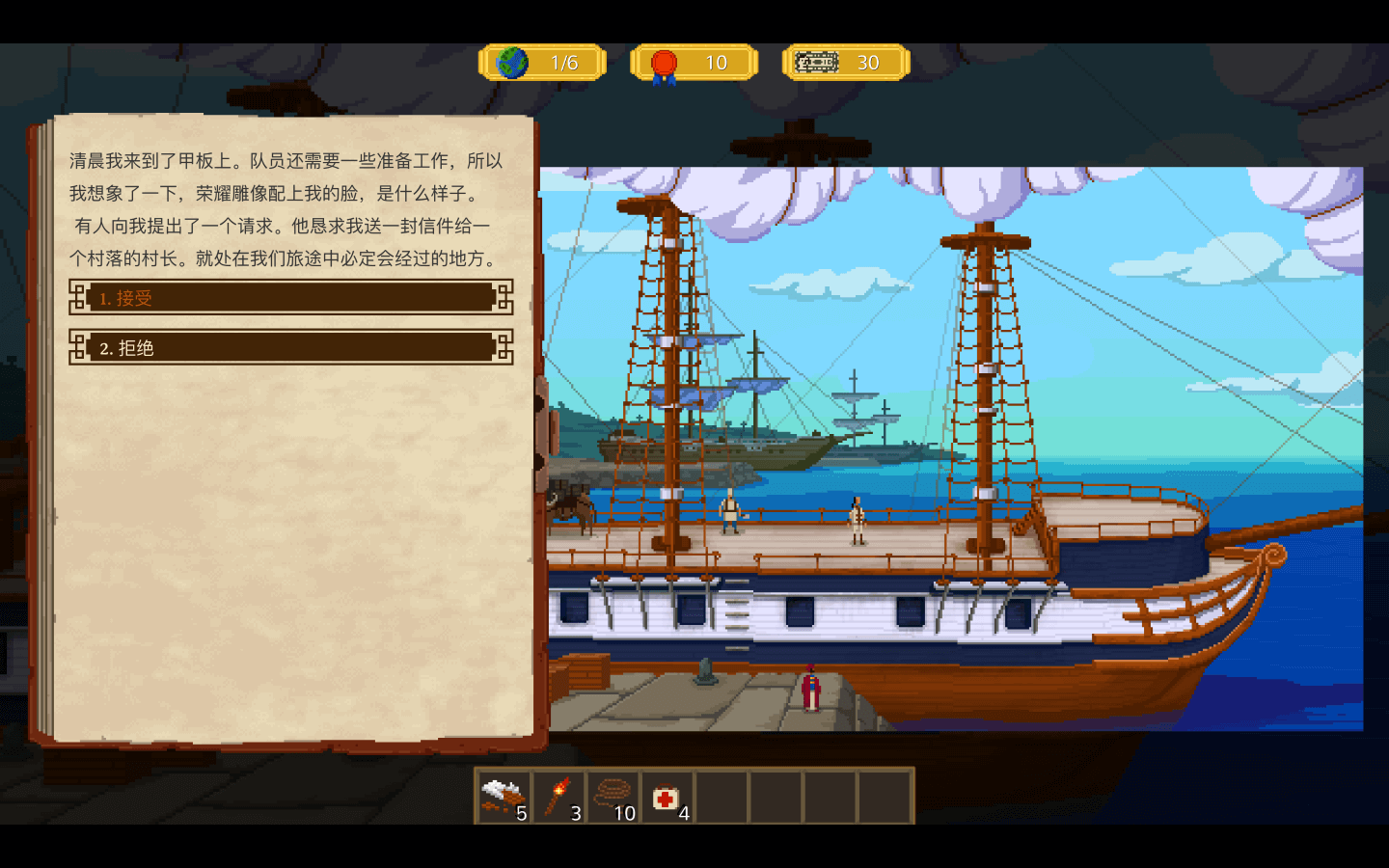Pick the coiled rope slot
The width and height of the screenshot is (1389, 868).
pos(613,798)
